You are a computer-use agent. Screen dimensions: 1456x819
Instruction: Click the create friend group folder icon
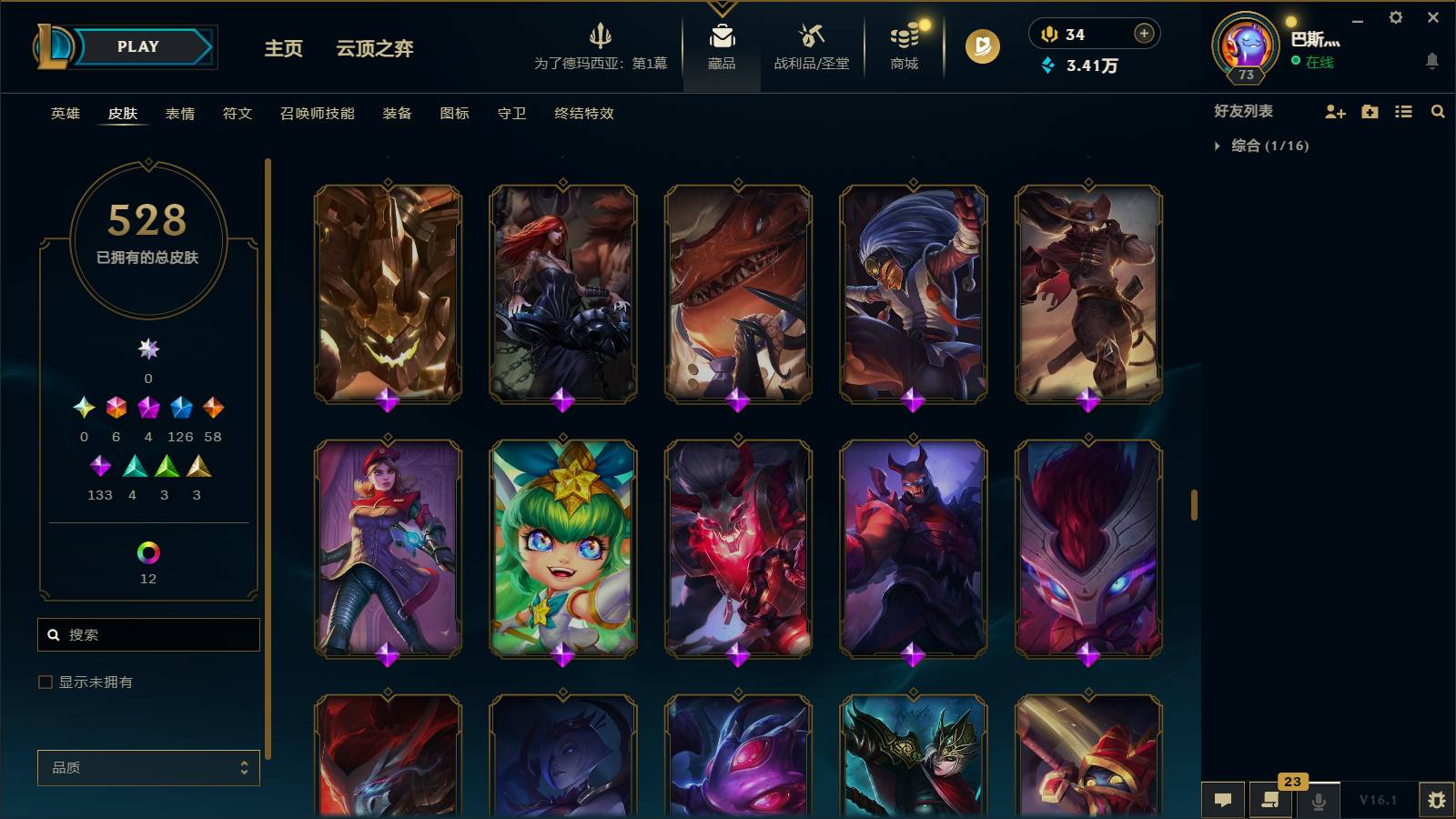pyautogui.click(x=1370, y=112)
